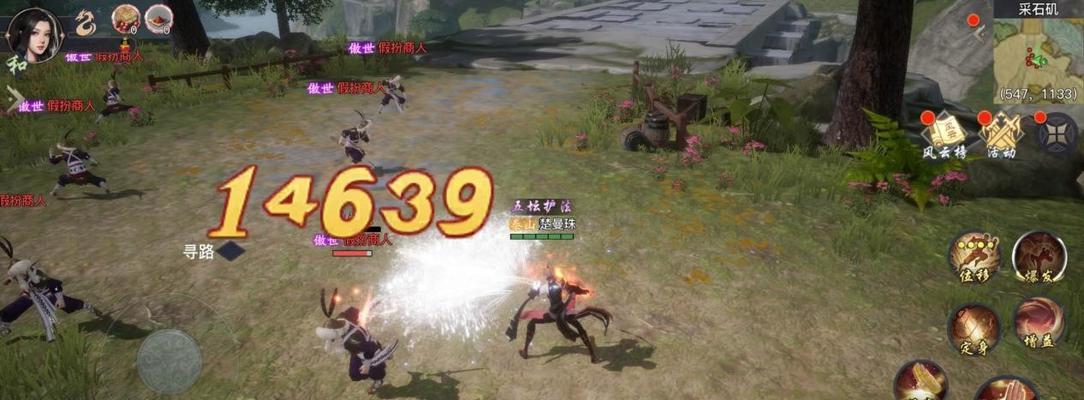Activate the 爆发 burst skill
Viewport: 1084px width, 400px height.
1038,258
